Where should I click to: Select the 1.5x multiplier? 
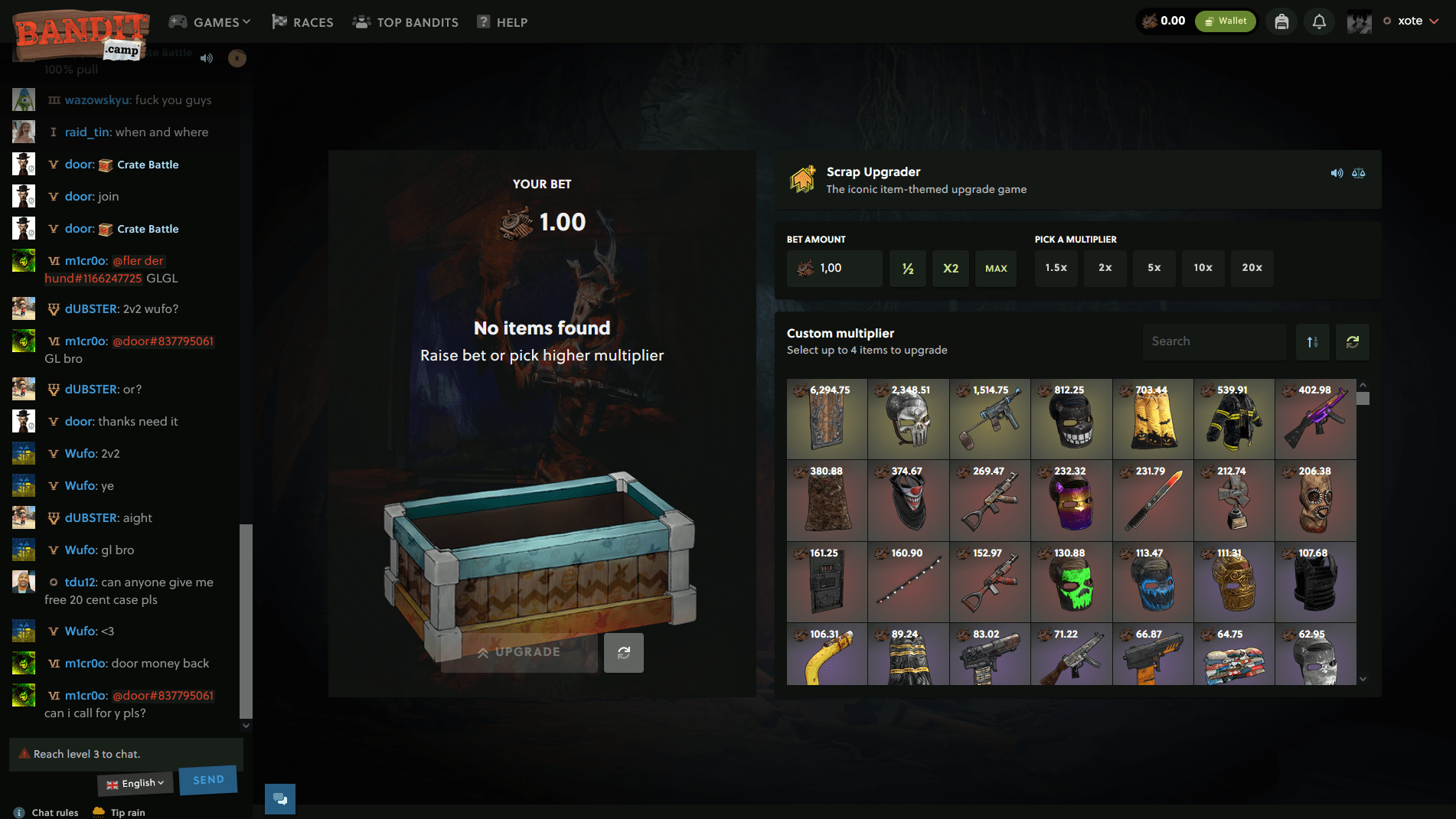[x=1056, y=268]
